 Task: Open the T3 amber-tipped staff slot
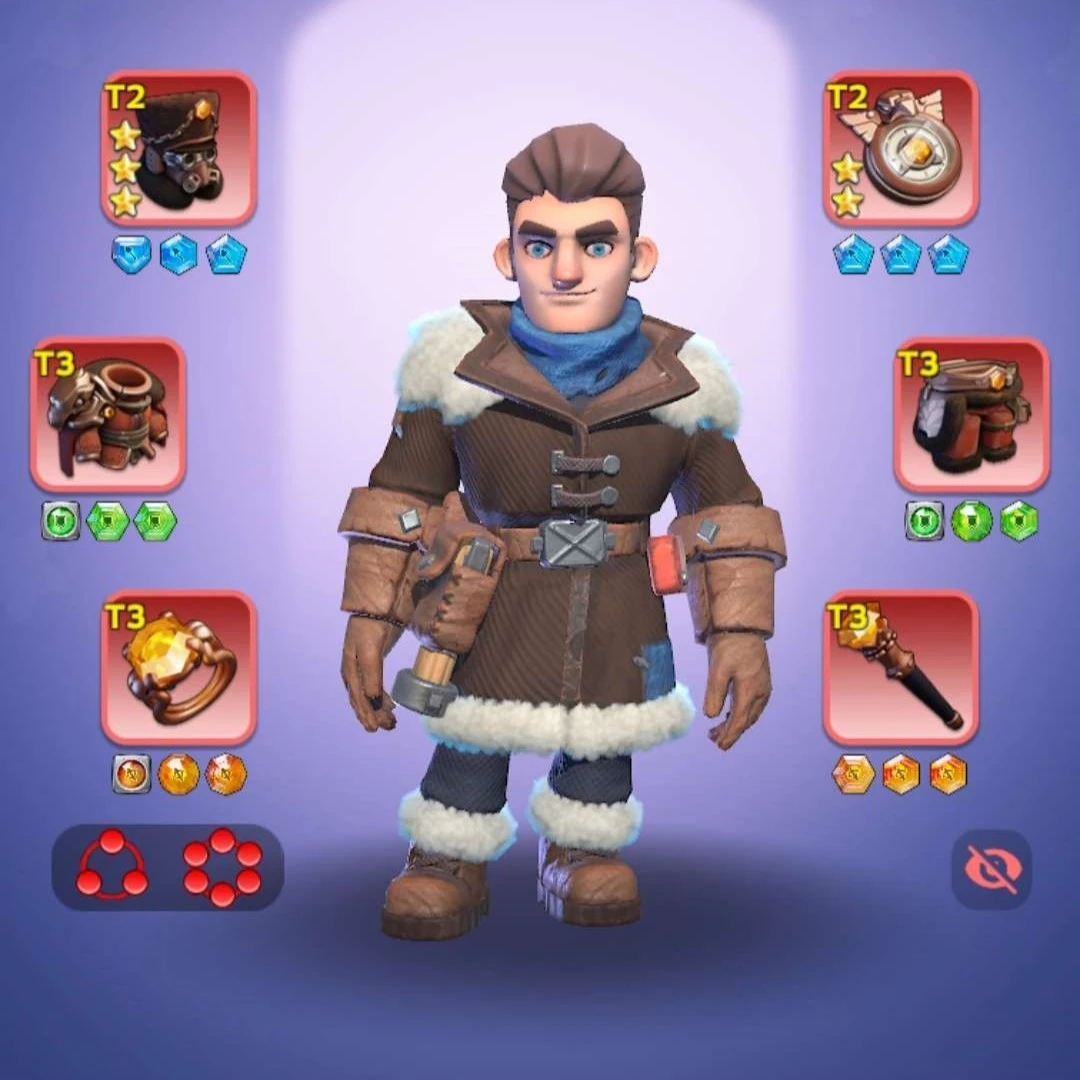point(901,667)
